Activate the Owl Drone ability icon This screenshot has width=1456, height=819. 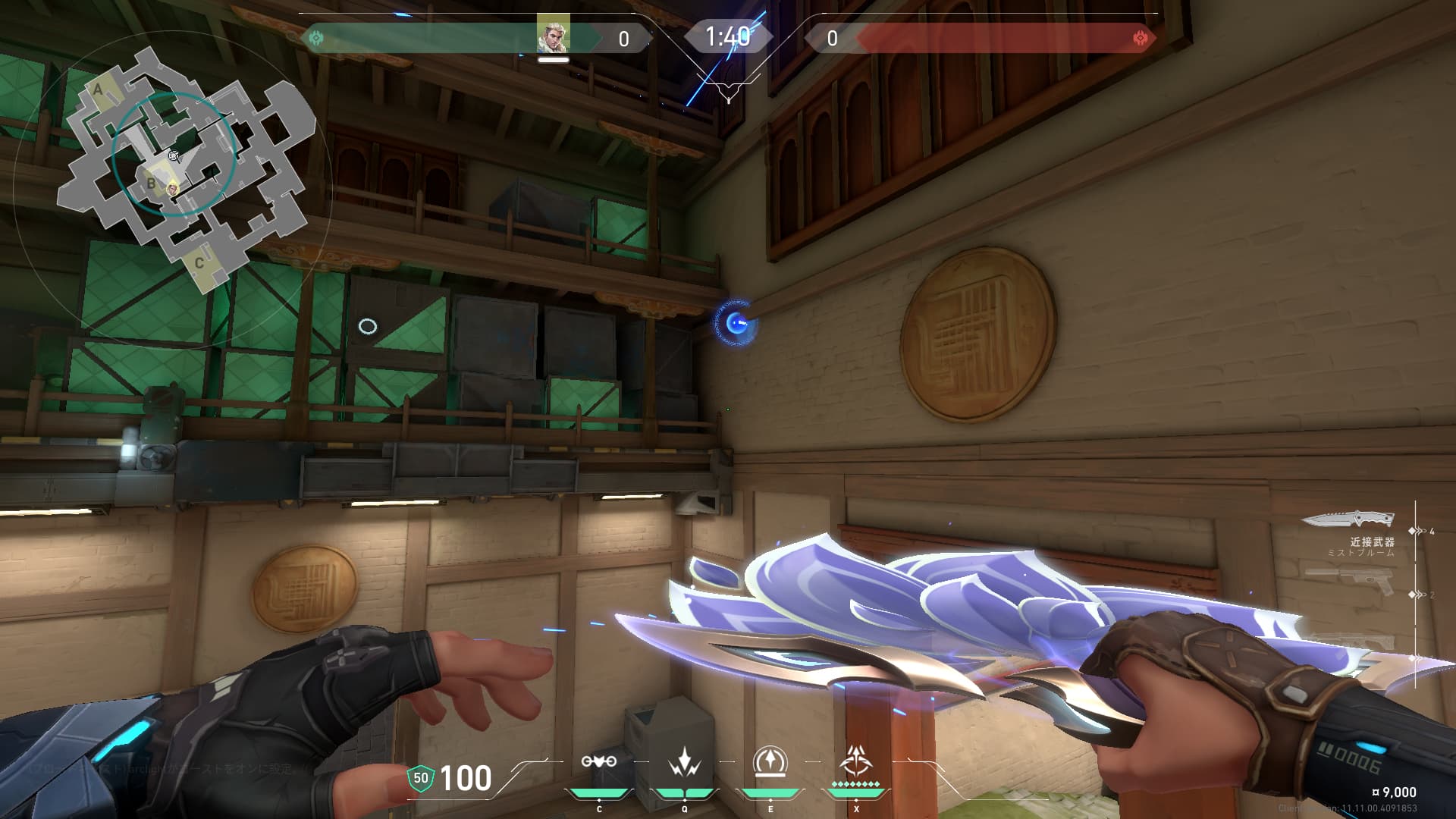coord(599,762)
